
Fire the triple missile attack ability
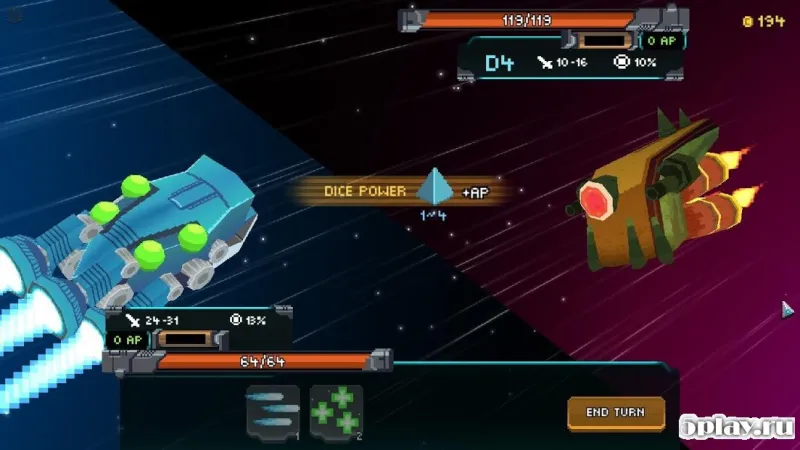tap(272, 411)
